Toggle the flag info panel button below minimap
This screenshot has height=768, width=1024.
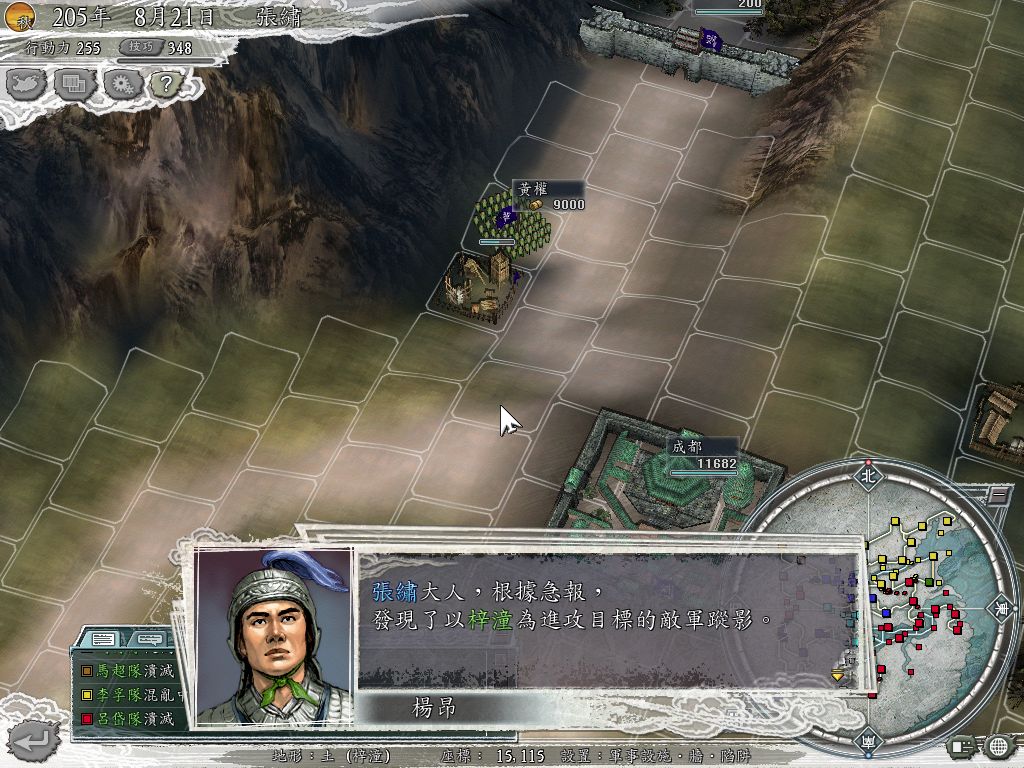[x=963, y=746]
